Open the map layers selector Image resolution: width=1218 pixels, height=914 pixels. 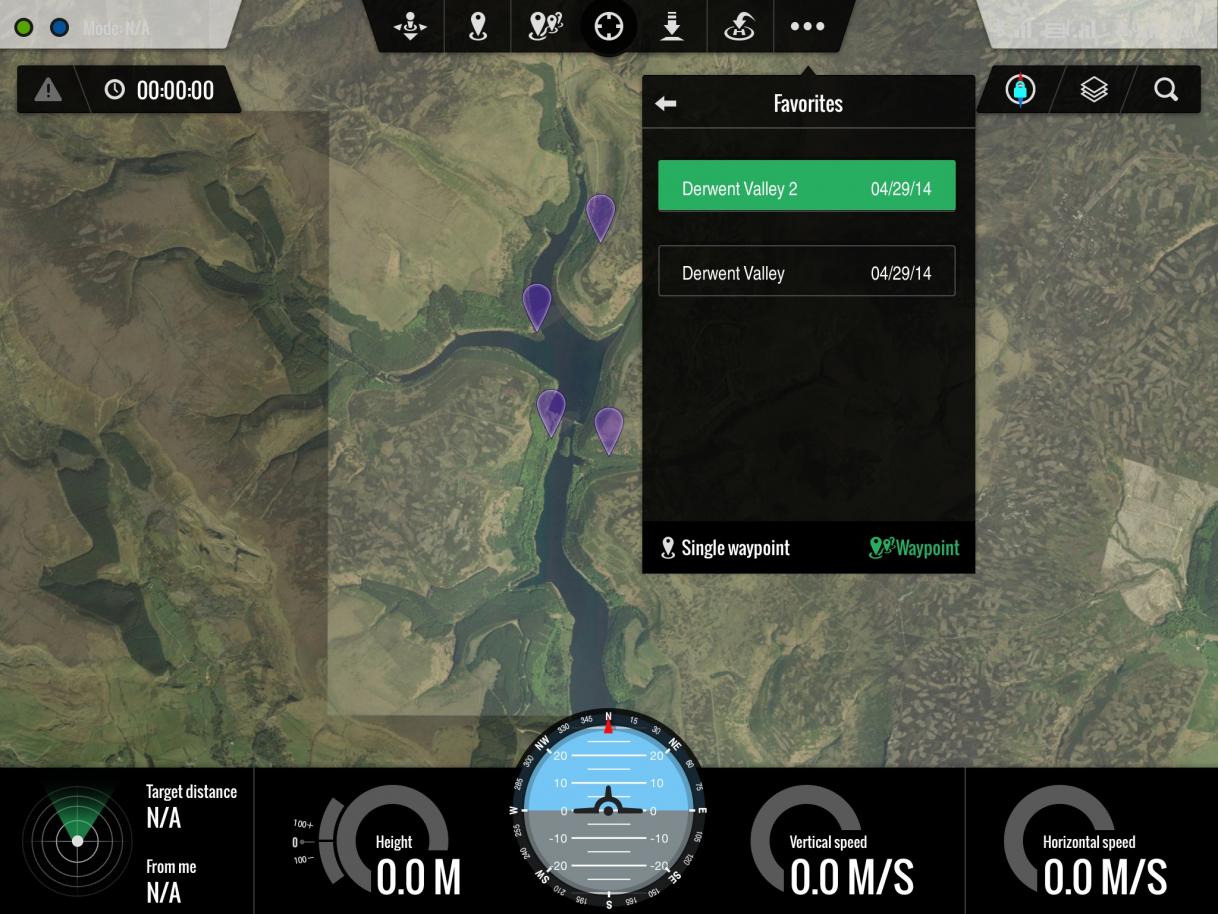coord(1095,90)
